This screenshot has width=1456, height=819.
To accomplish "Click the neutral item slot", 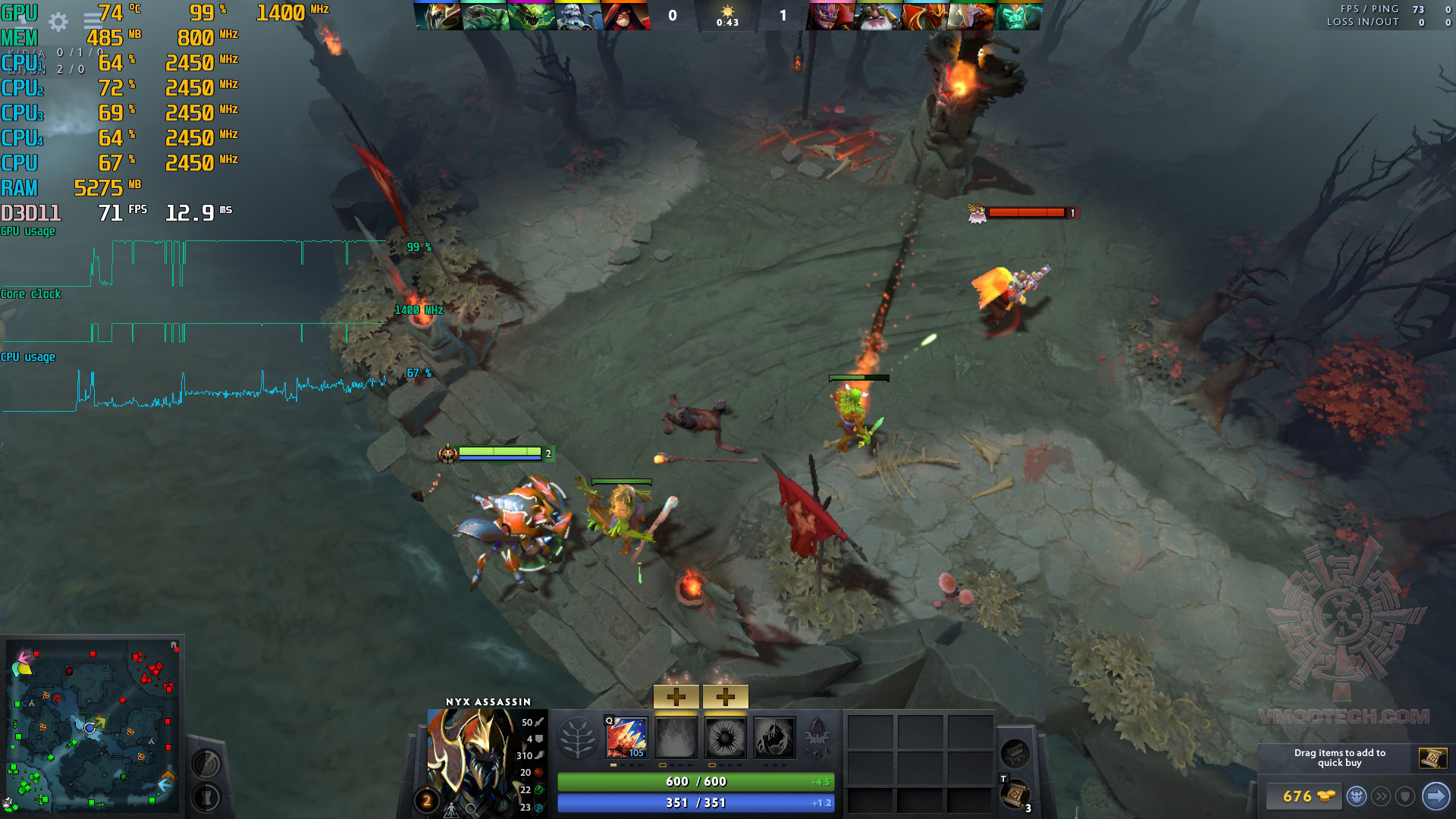I will pos(1015,753).
